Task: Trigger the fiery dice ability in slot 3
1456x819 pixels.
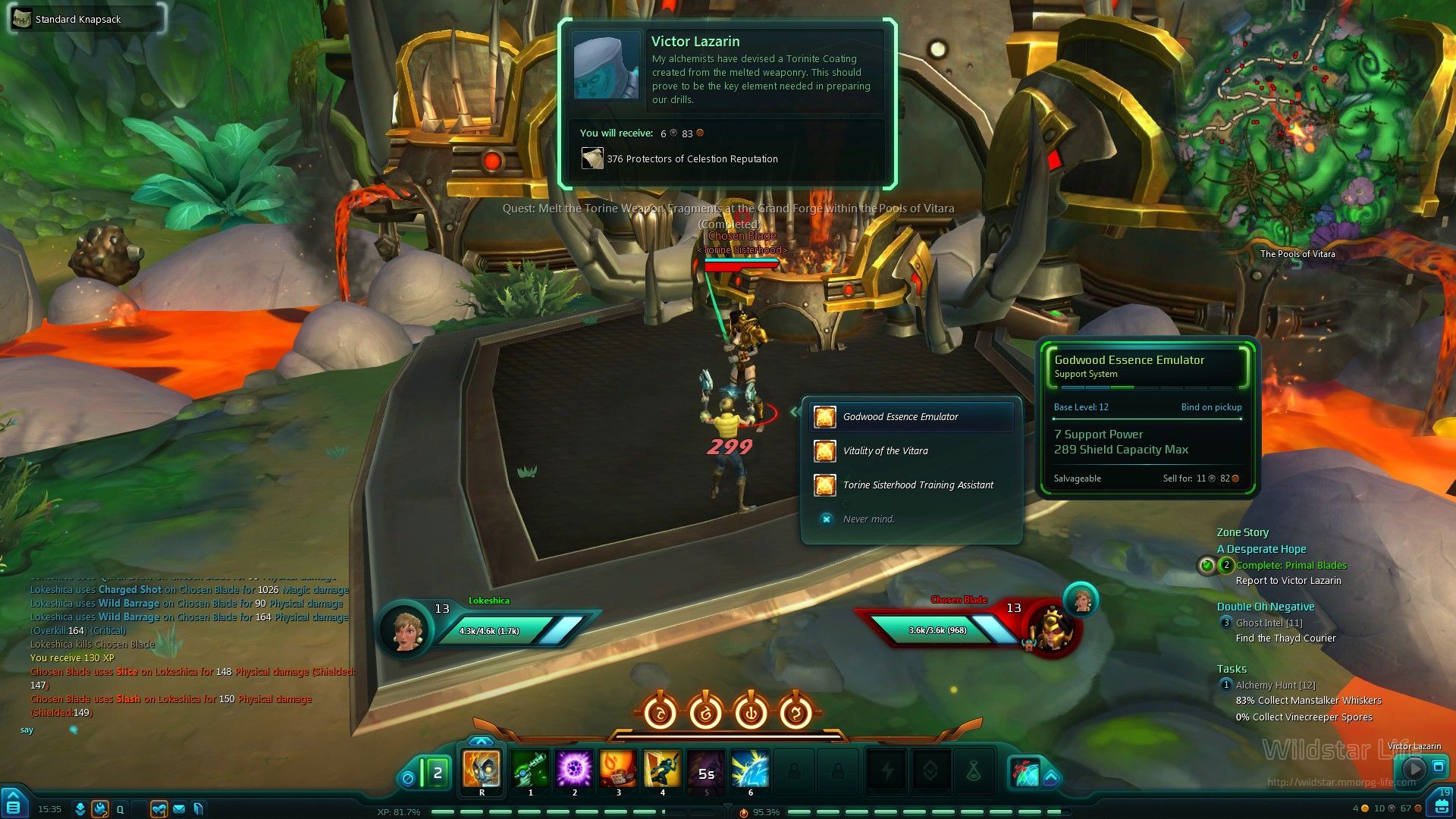Action: click(x=618, y=770)
